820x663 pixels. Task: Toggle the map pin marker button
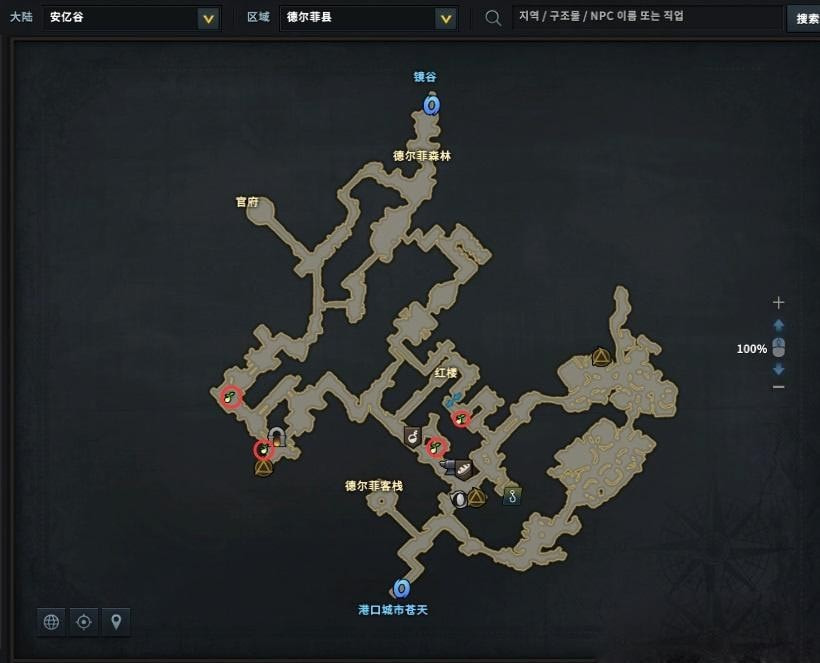point(117,622)
